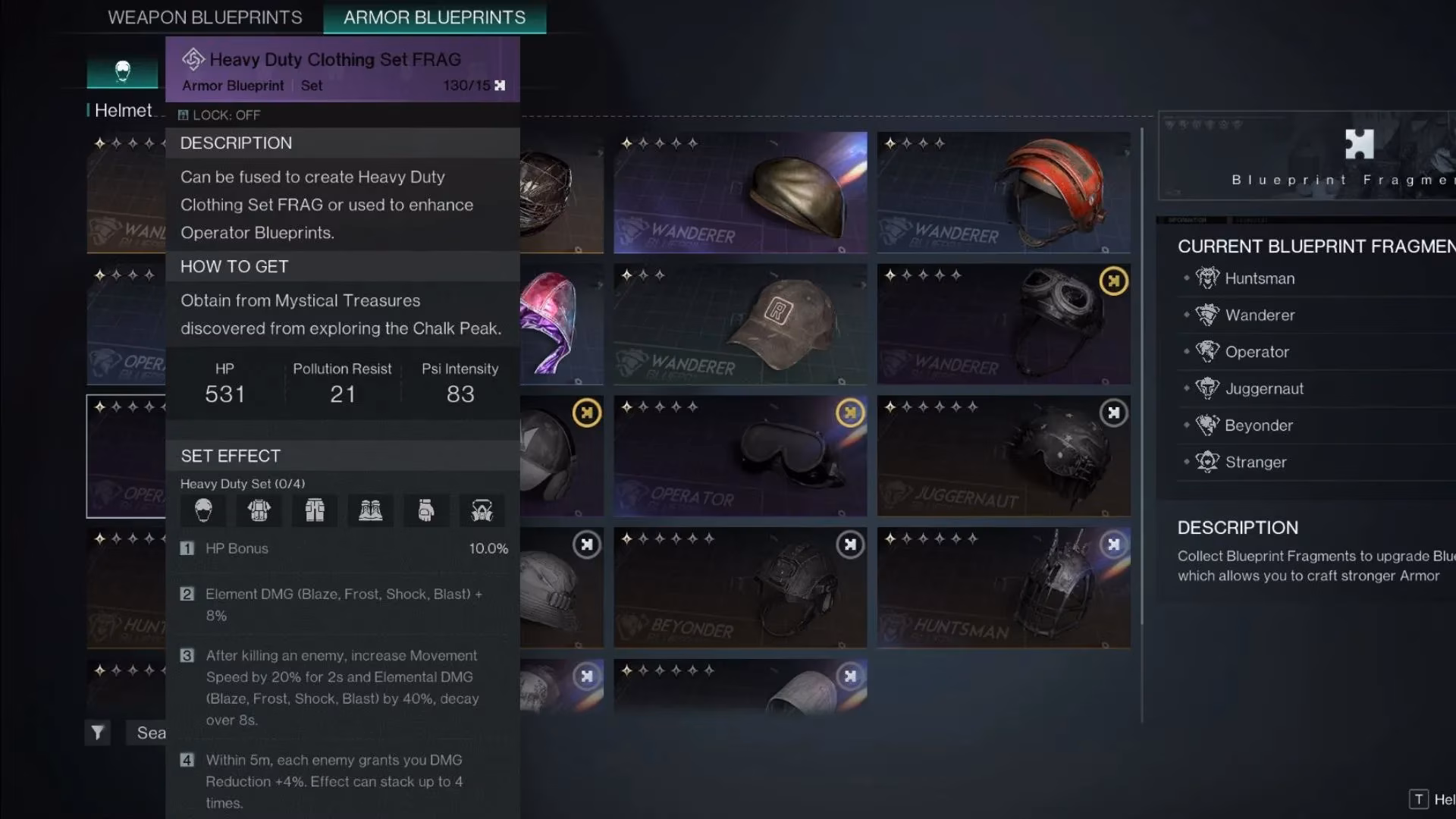Select the boots icon in Set Effect
The width and height of the screenshot is (1456, 819).
pyautogui.click(x=370, y=510)
